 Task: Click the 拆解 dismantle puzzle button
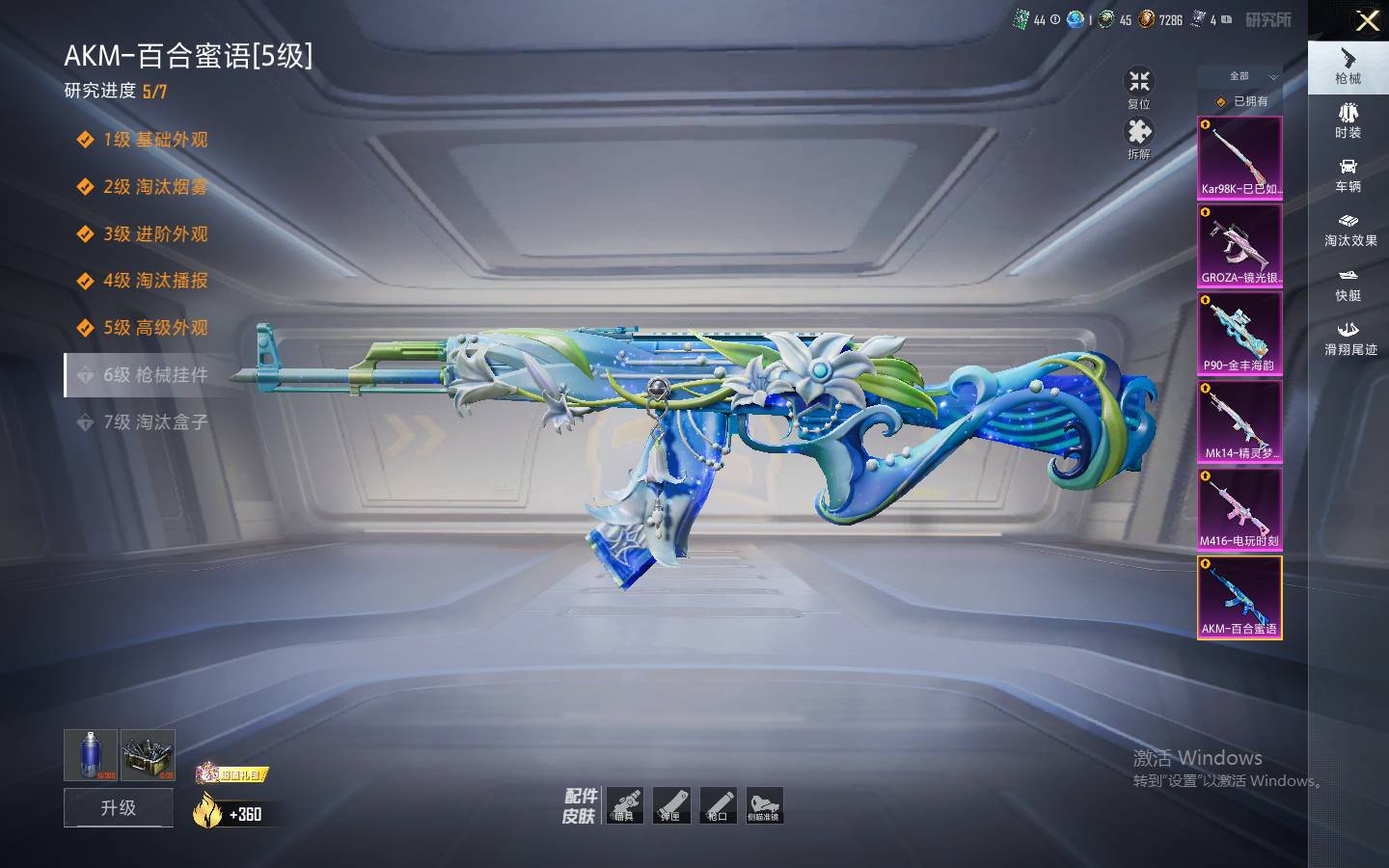click(x=1139, y=138)
